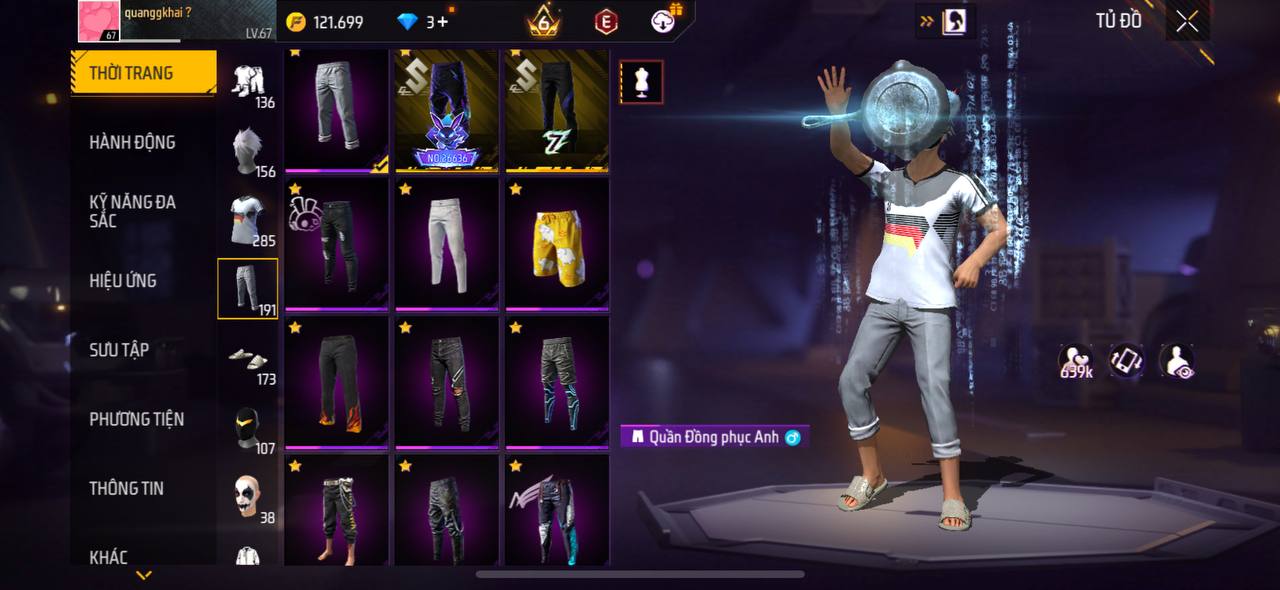
Task: Go to the SƯU TẬP tab
Action: [119, 349]
